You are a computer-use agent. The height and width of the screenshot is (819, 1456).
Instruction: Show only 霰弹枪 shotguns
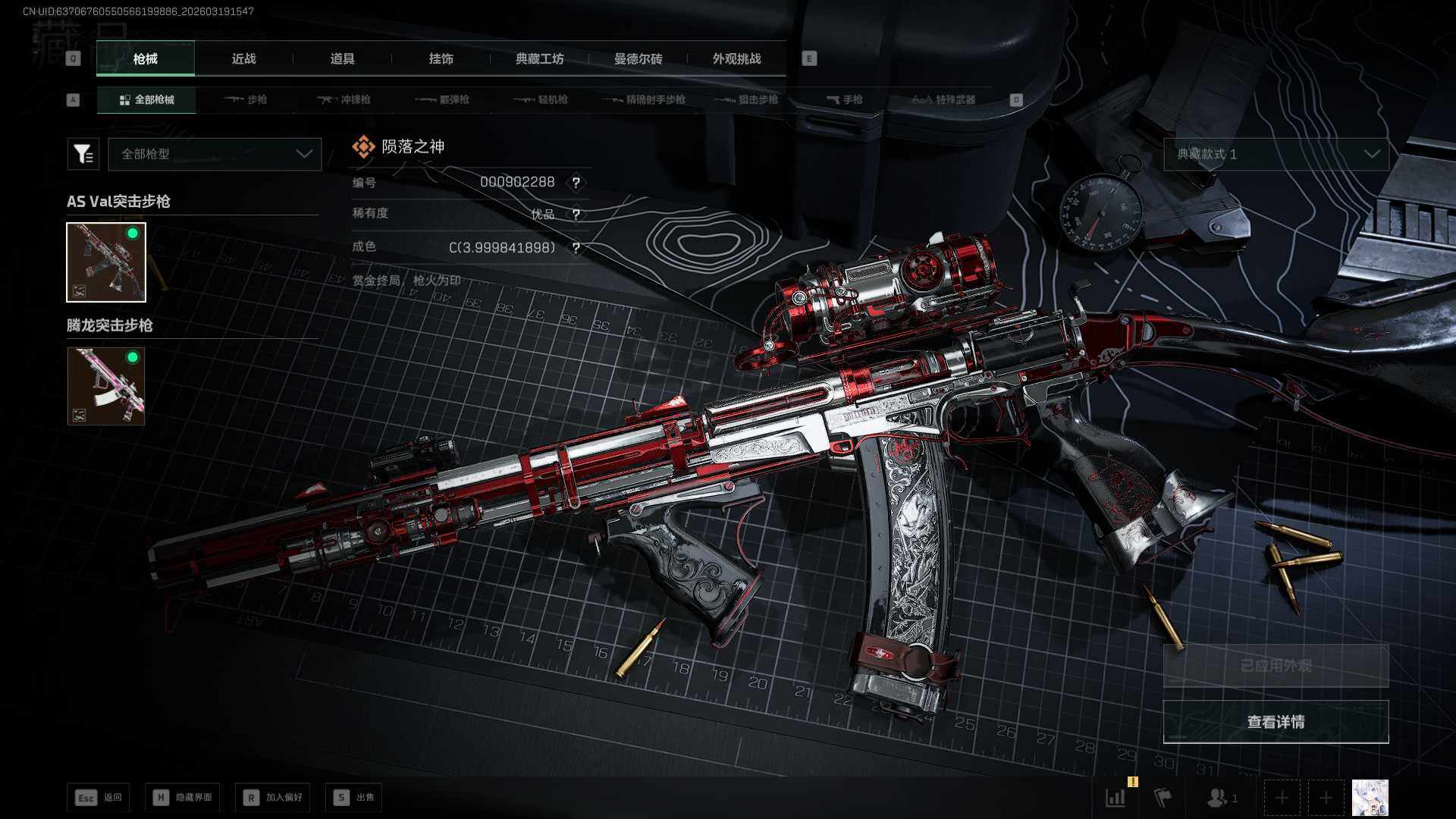tap(443, 100)
